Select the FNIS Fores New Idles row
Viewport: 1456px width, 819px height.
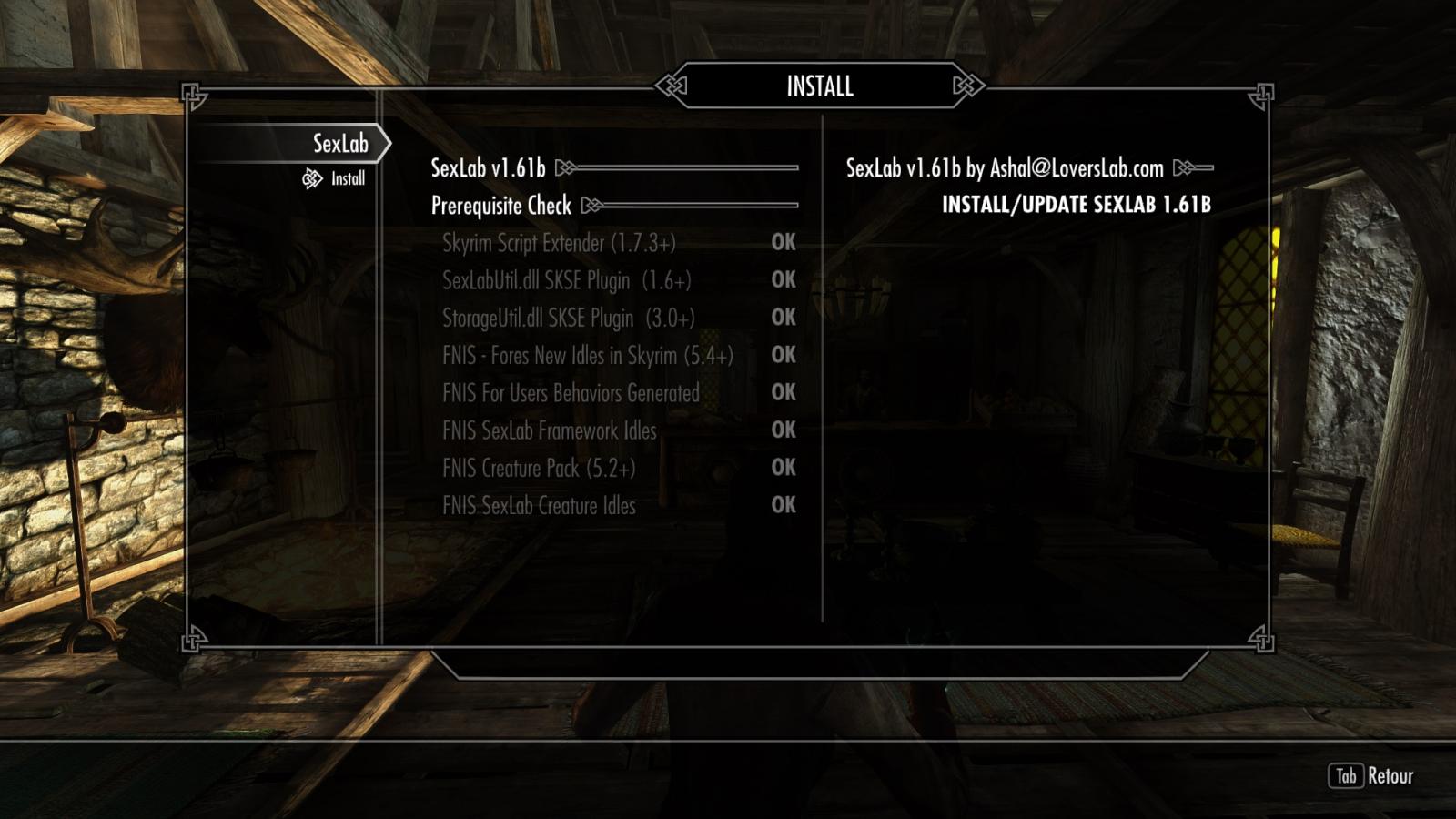point(587,355)
